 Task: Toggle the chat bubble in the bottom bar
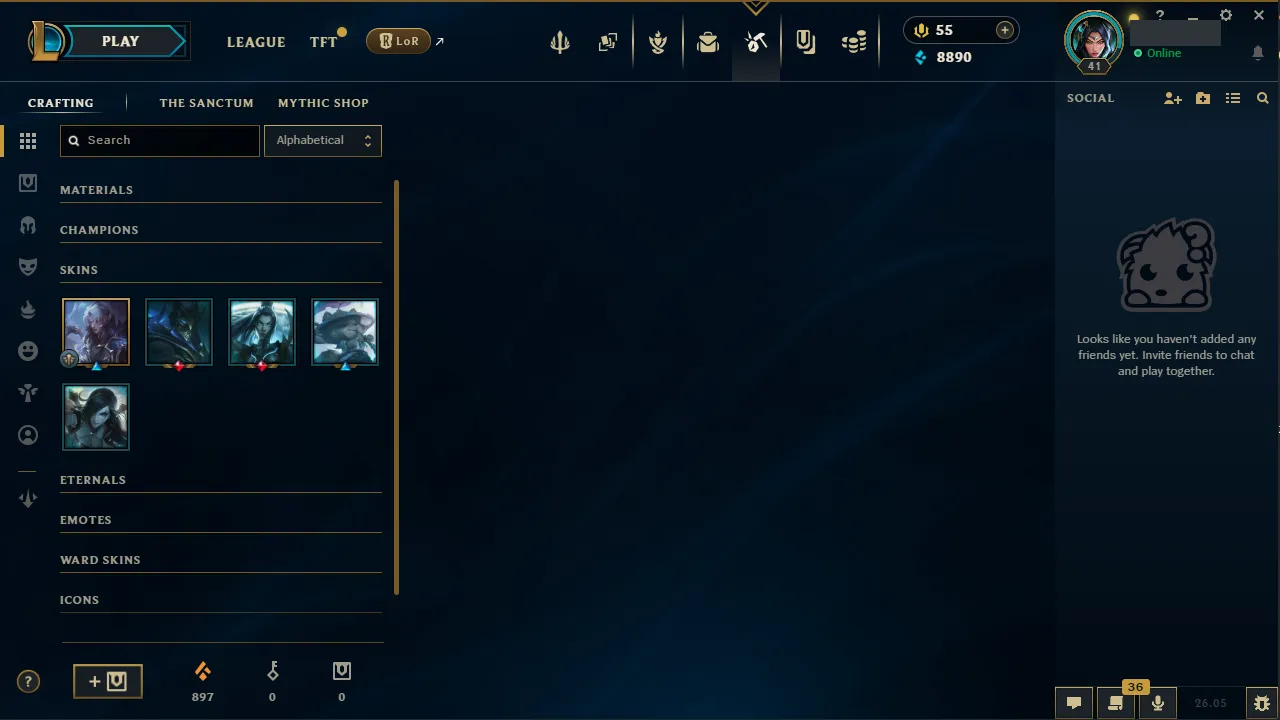pos(1073,702)
